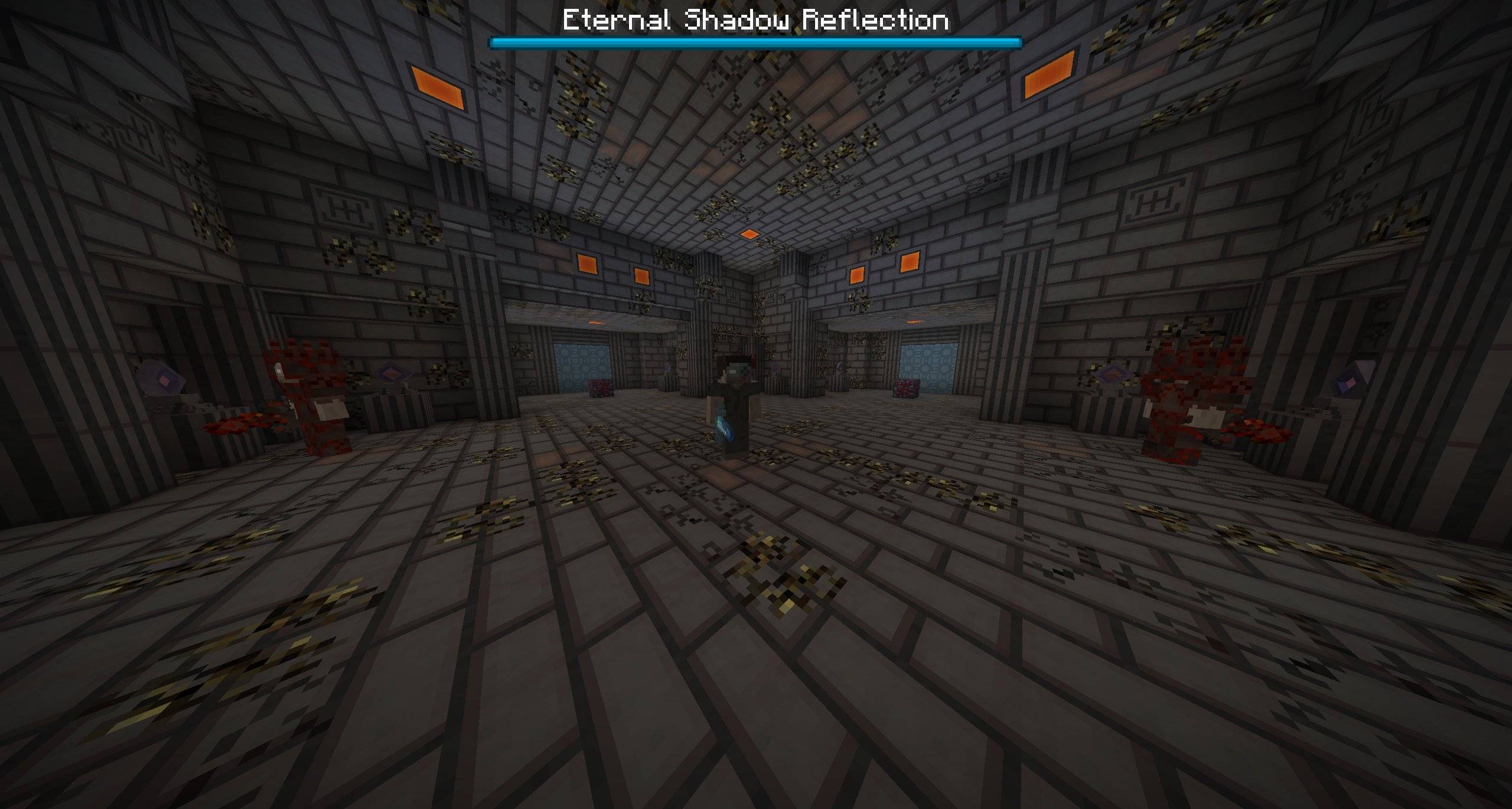The width and height of the screenshot is (1512, 809).
Task: Click the cyan boss health bar
Action: click(756, 41)
